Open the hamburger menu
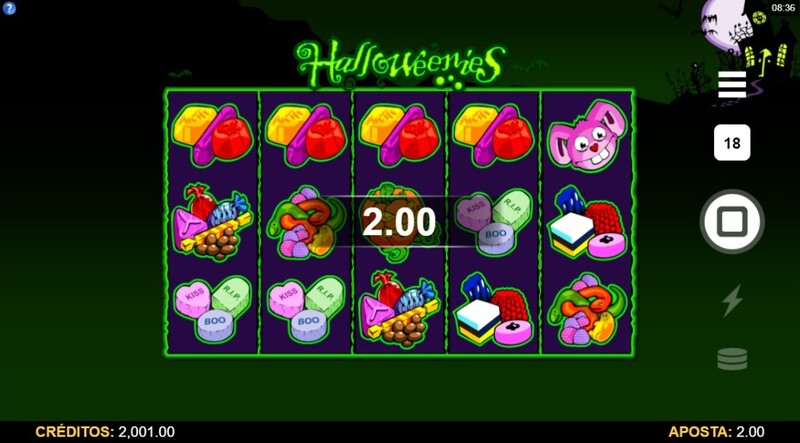This screenshot has height=443, width=800. pyautogui.click(x=732, y=84)
